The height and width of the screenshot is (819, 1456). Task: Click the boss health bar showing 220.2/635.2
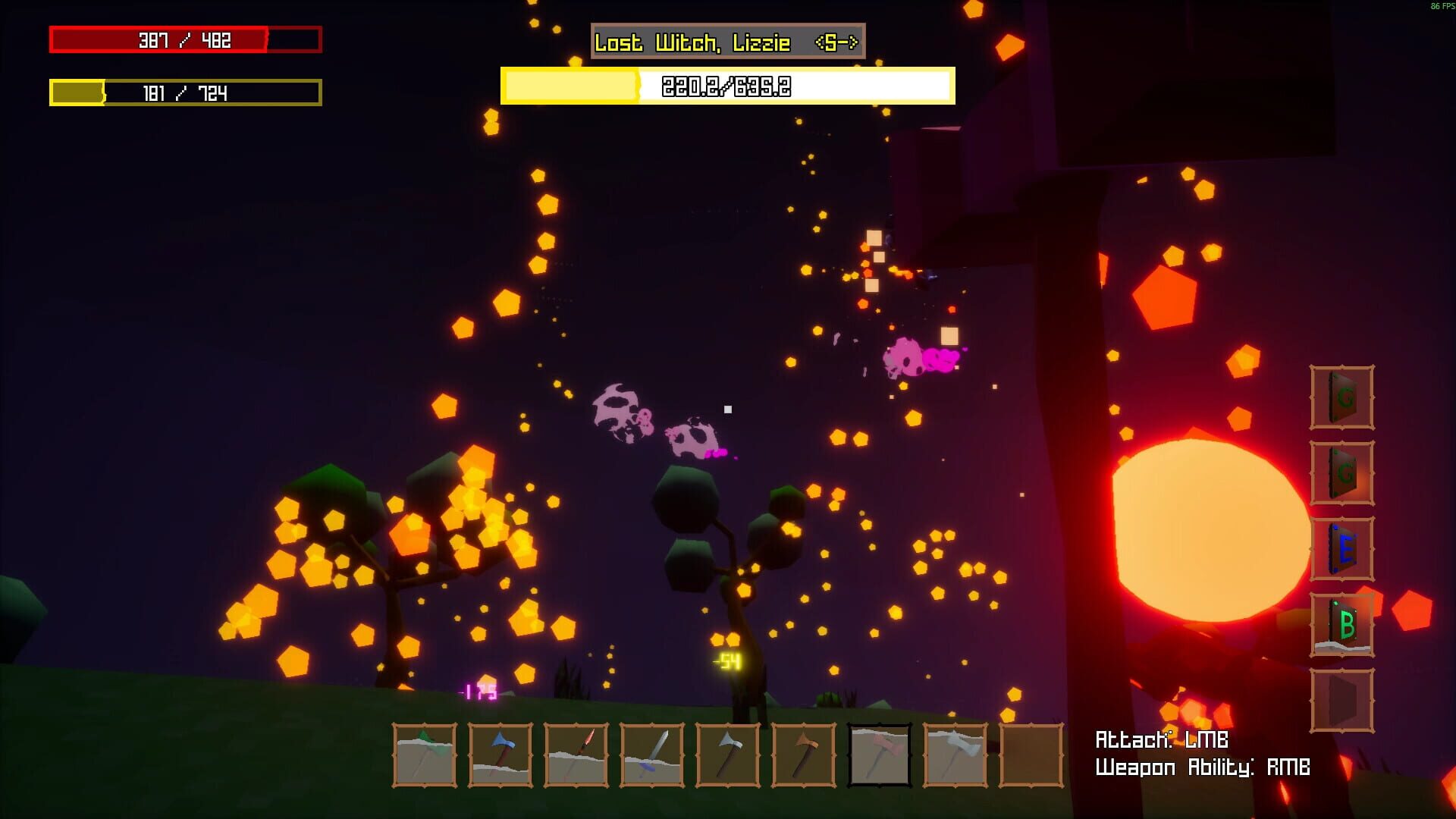click(x=726, y=87)
